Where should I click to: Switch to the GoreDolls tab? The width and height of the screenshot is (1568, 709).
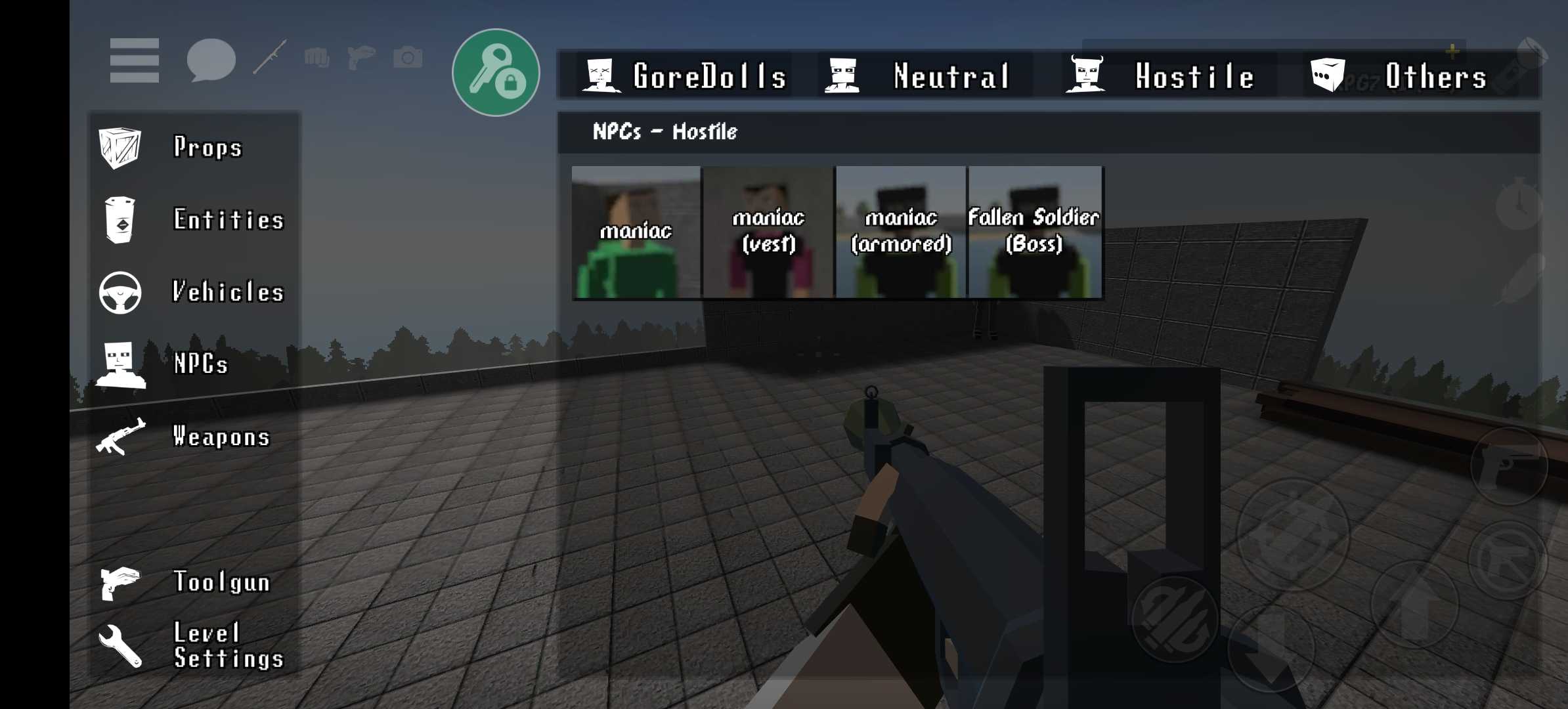[x=686, y=75]
